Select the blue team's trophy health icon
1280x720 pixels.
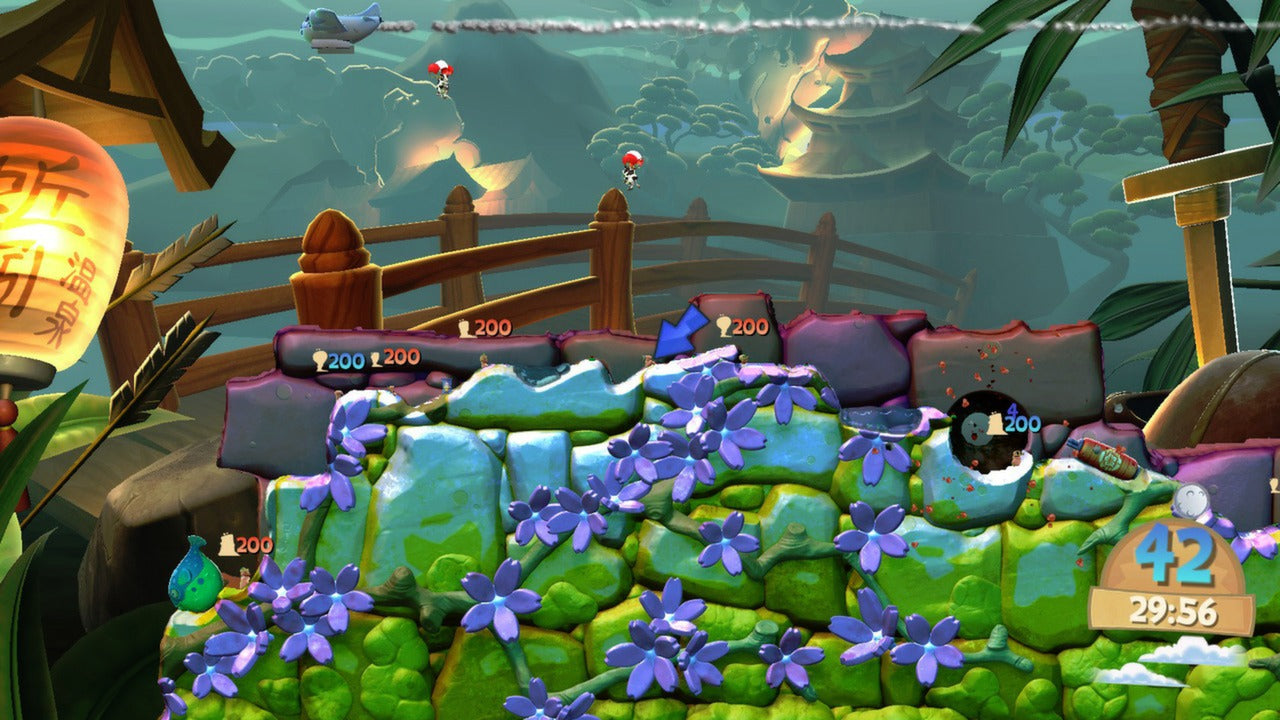pos(319,360)
